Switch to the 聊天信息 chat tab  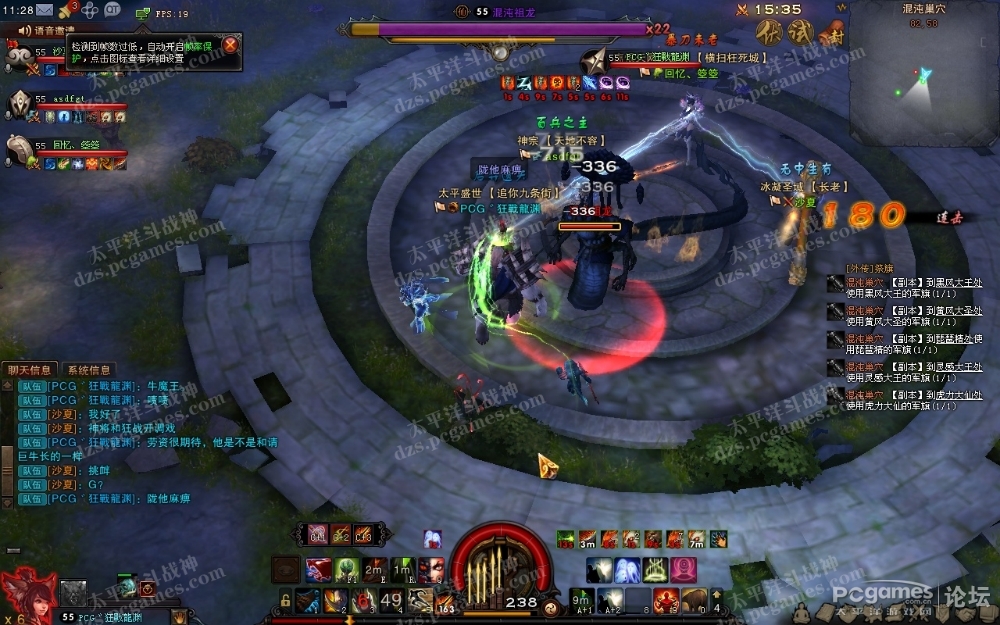coord(29,371)
